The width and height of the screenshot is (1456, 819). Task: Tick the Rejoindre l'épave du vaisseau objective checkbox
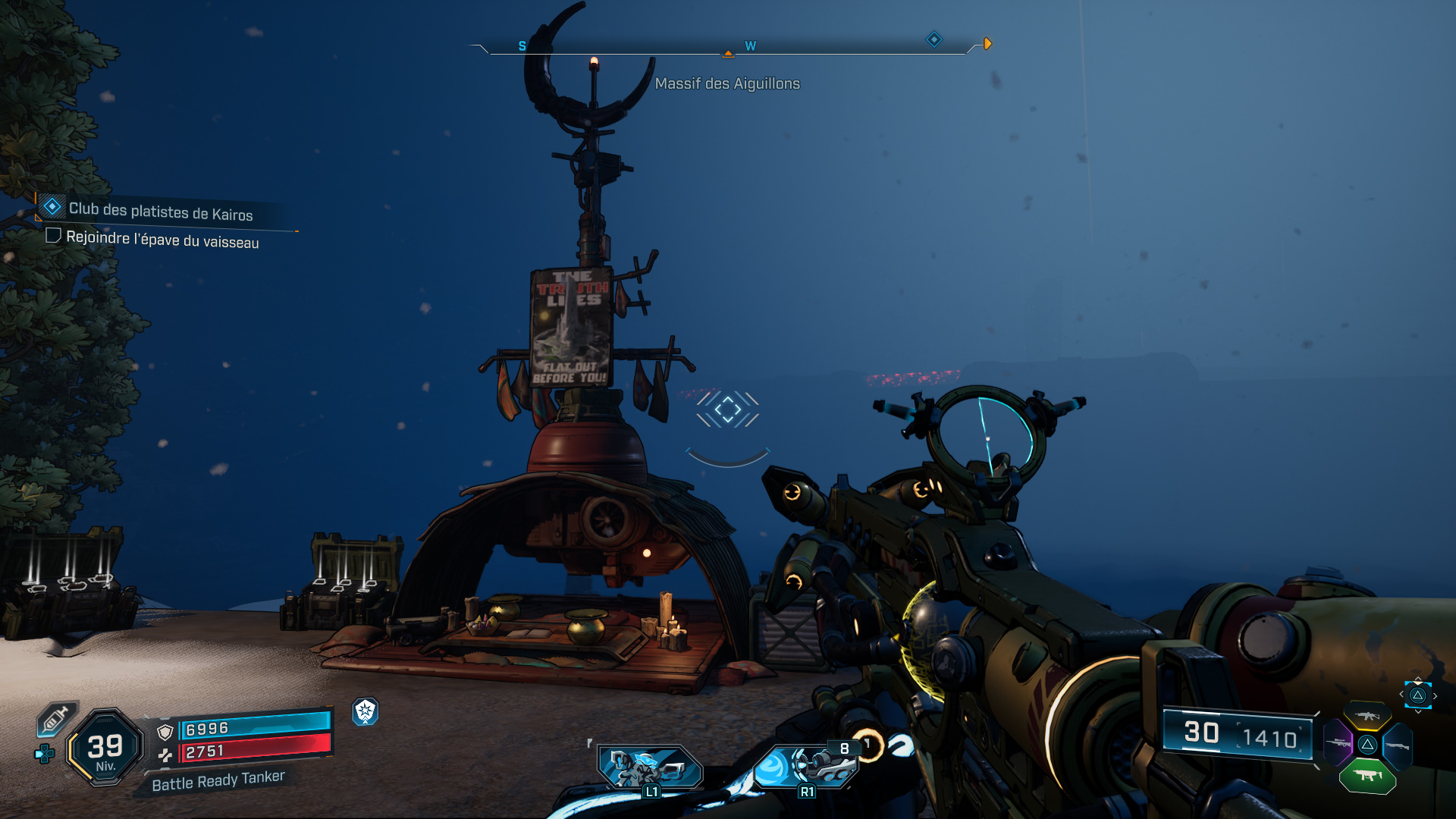[53, 236]
